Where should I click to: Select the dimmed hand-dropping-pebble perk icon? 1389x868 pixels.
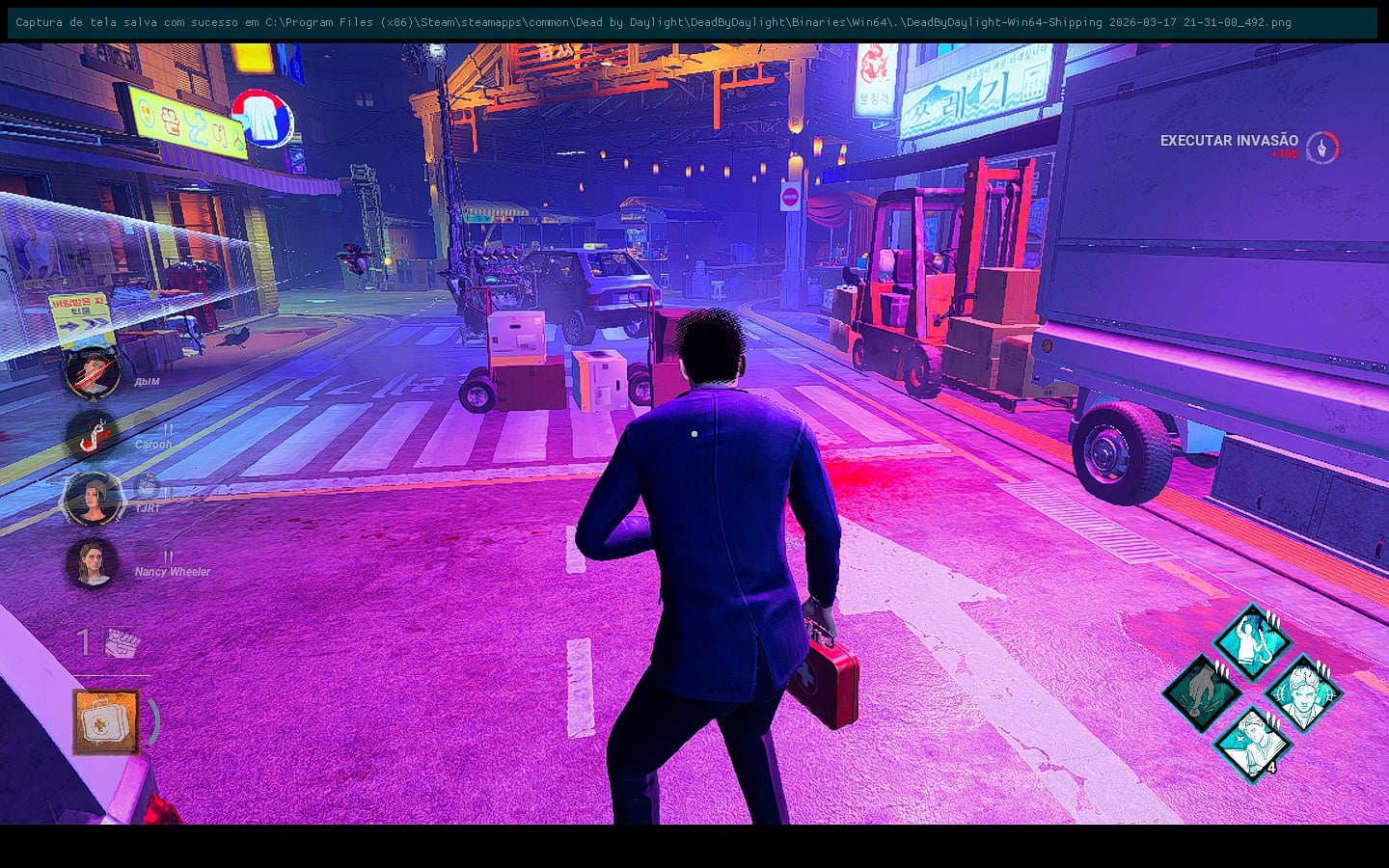(x=1201, y=692)
